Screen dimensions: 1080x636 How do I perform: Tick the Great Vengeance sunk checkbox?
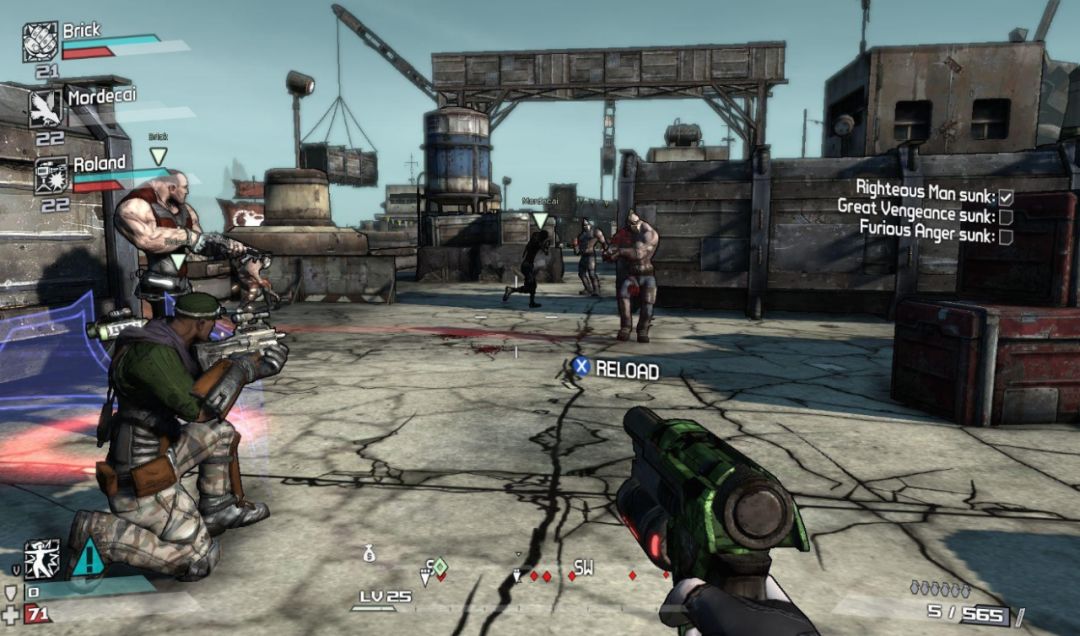tap(1006, 217)
